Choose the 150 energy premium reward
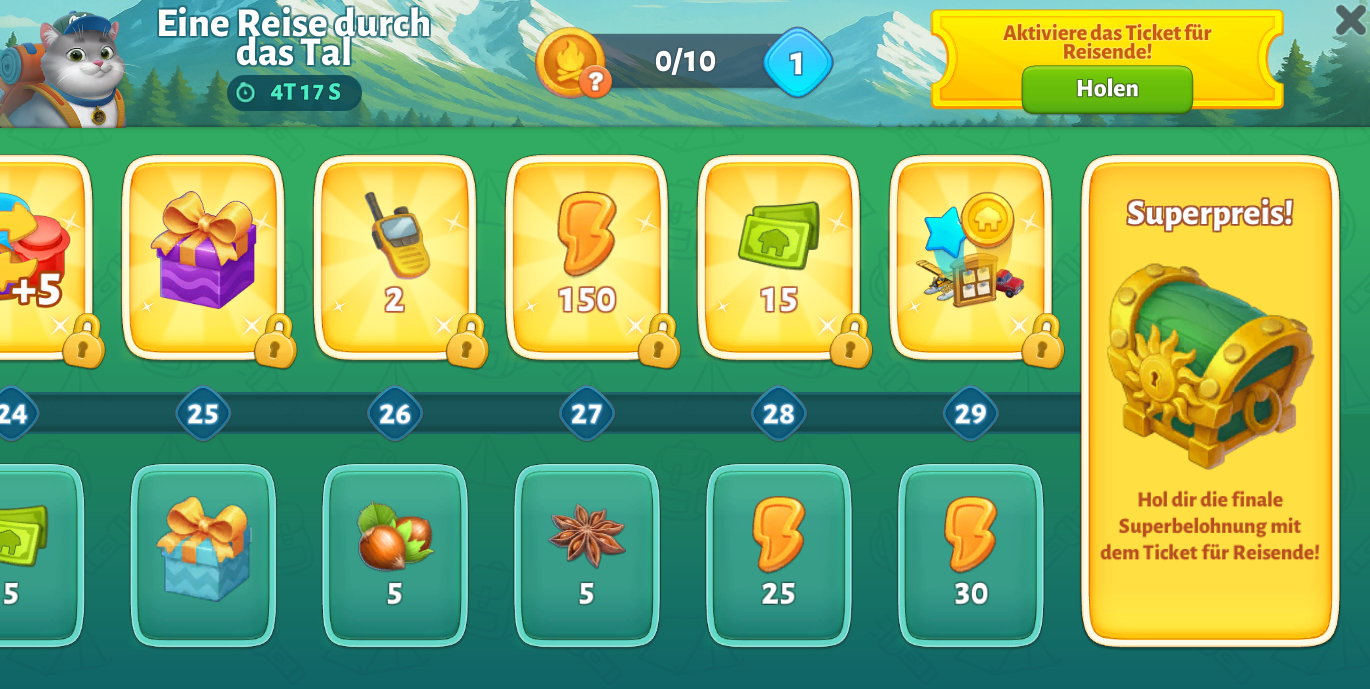 [587, 255]
